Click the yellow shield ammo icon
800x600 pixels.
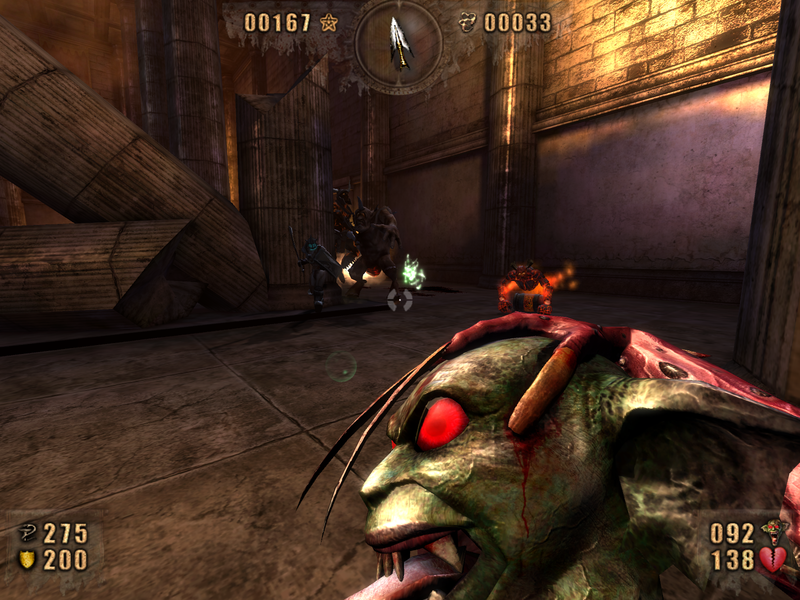pos(27,560)
